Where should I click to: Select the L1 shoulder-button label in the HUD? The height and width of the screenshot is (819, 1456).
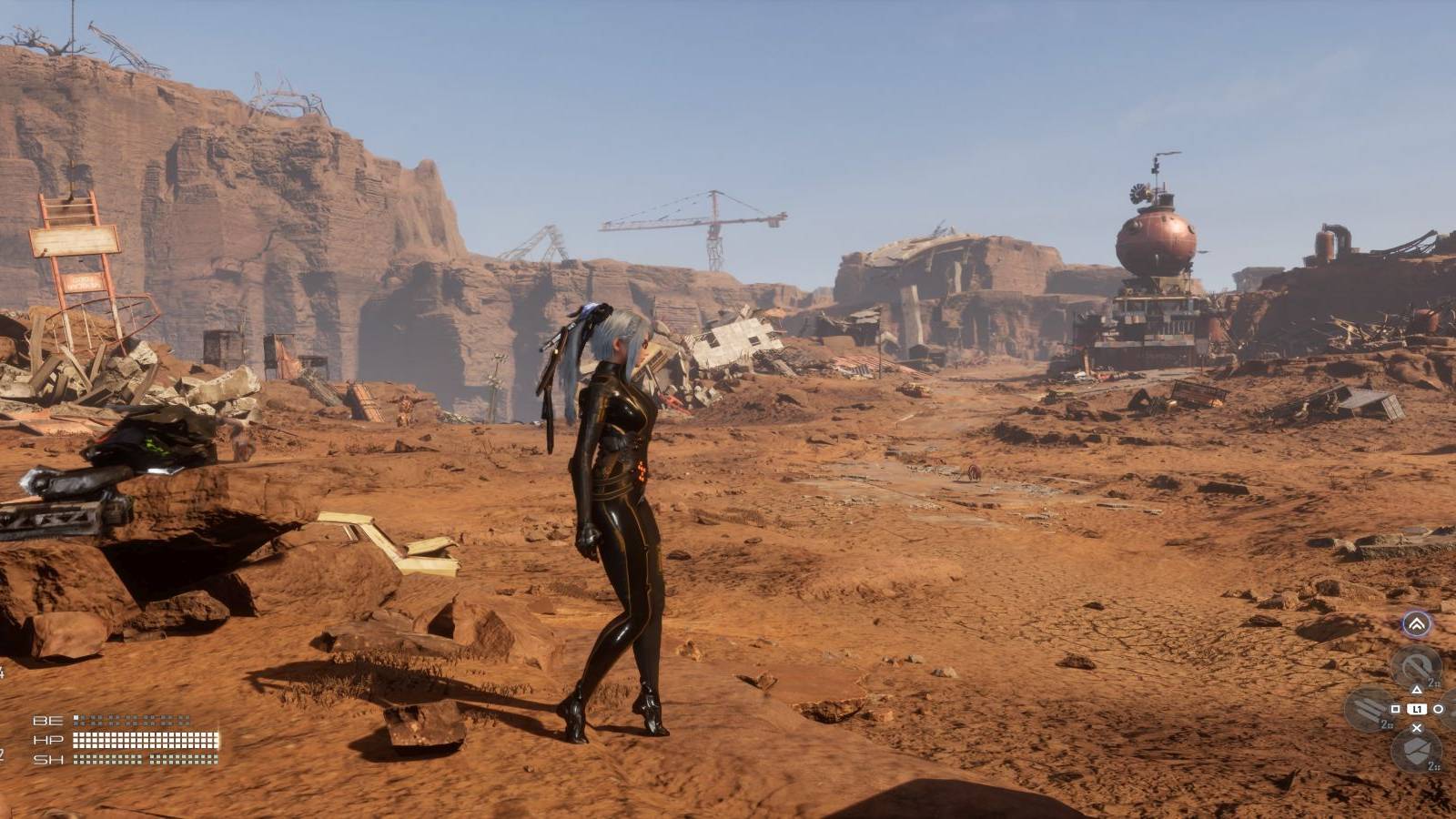[x=1417, y=710]
